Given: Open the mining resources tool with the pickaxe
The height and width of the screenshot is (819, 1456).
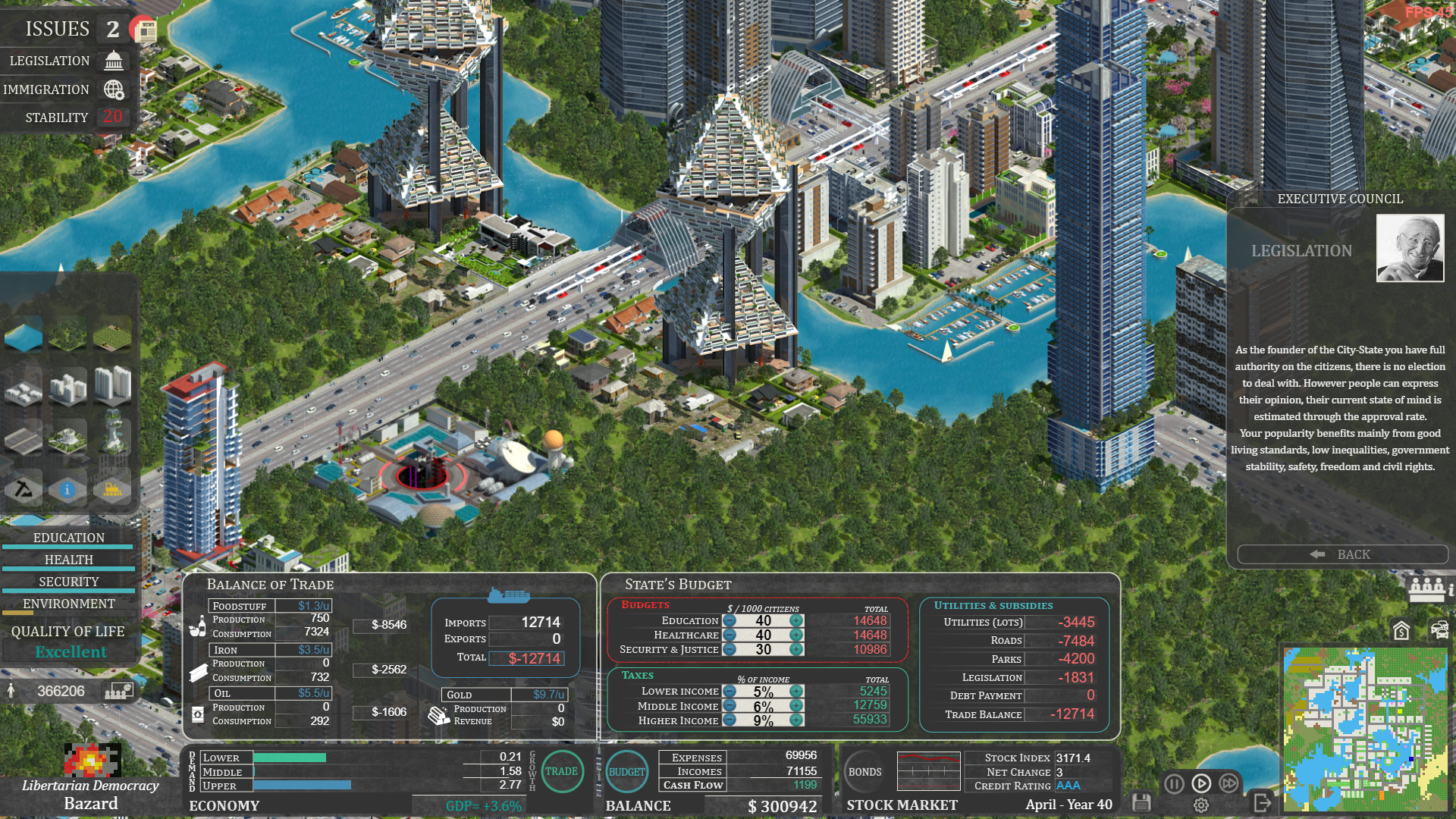Looking at the screenshot, I should (x=24, y=489).
